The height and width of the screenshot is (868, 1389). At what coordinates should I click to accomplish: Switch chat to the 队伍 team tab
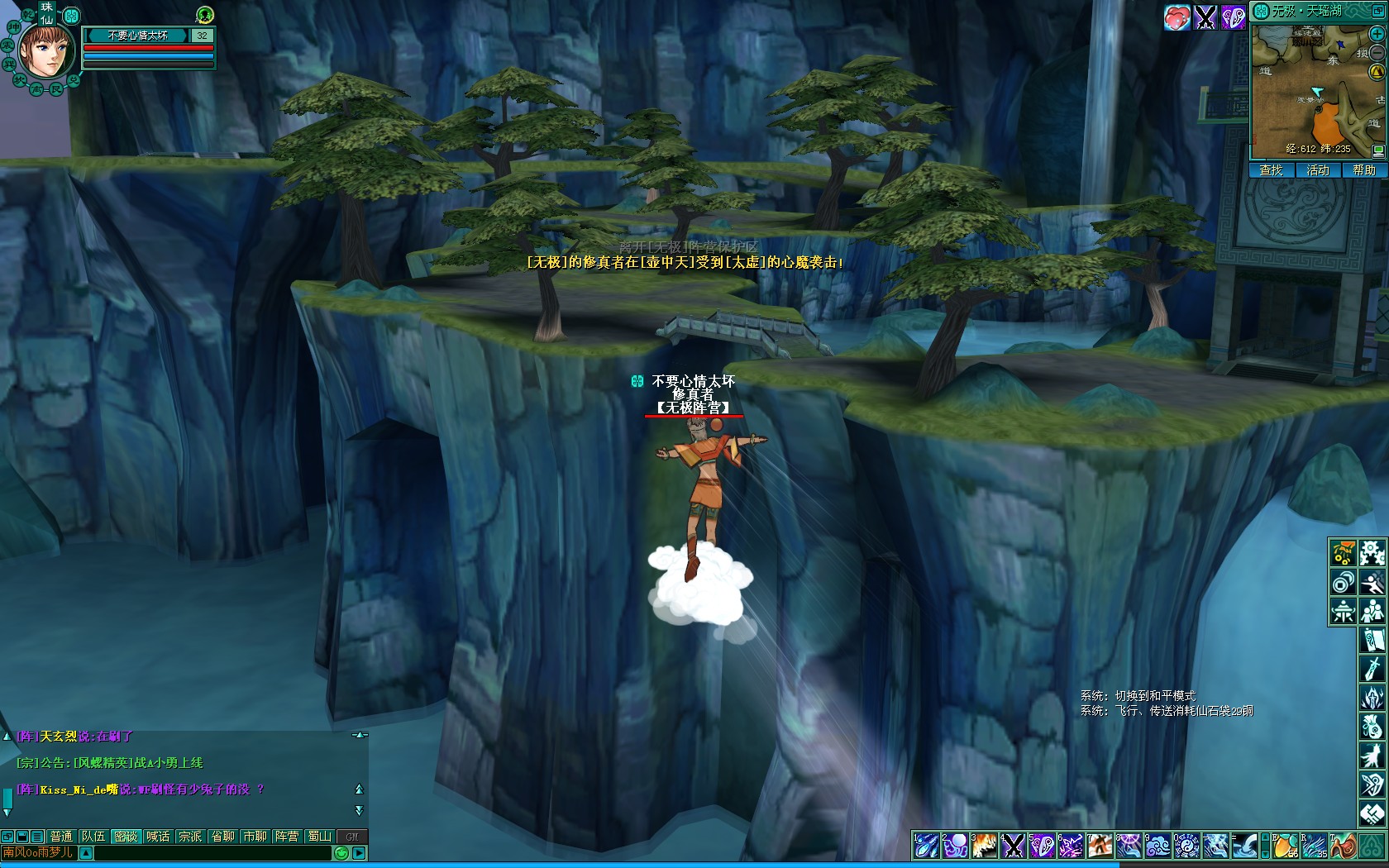(93, 837)
